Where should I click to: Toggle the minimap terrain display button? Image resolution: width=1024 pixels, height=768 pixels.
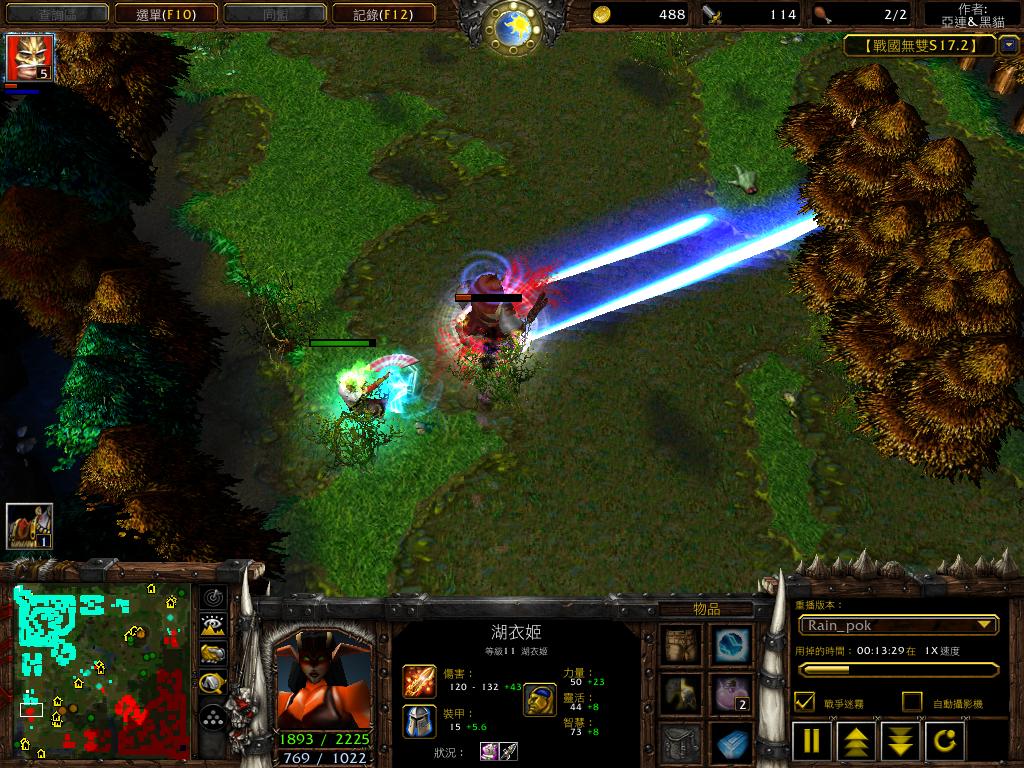click(213, 626)
